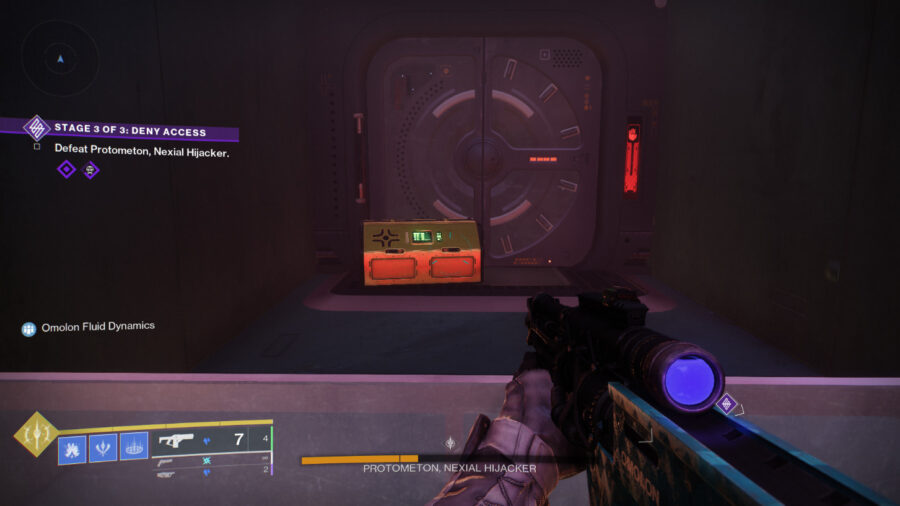Image resolution: width=900 pixels, height=506 pixels.
Task: Select the purple diamond modifier icon under objective
Action: (x=66, y=169)
